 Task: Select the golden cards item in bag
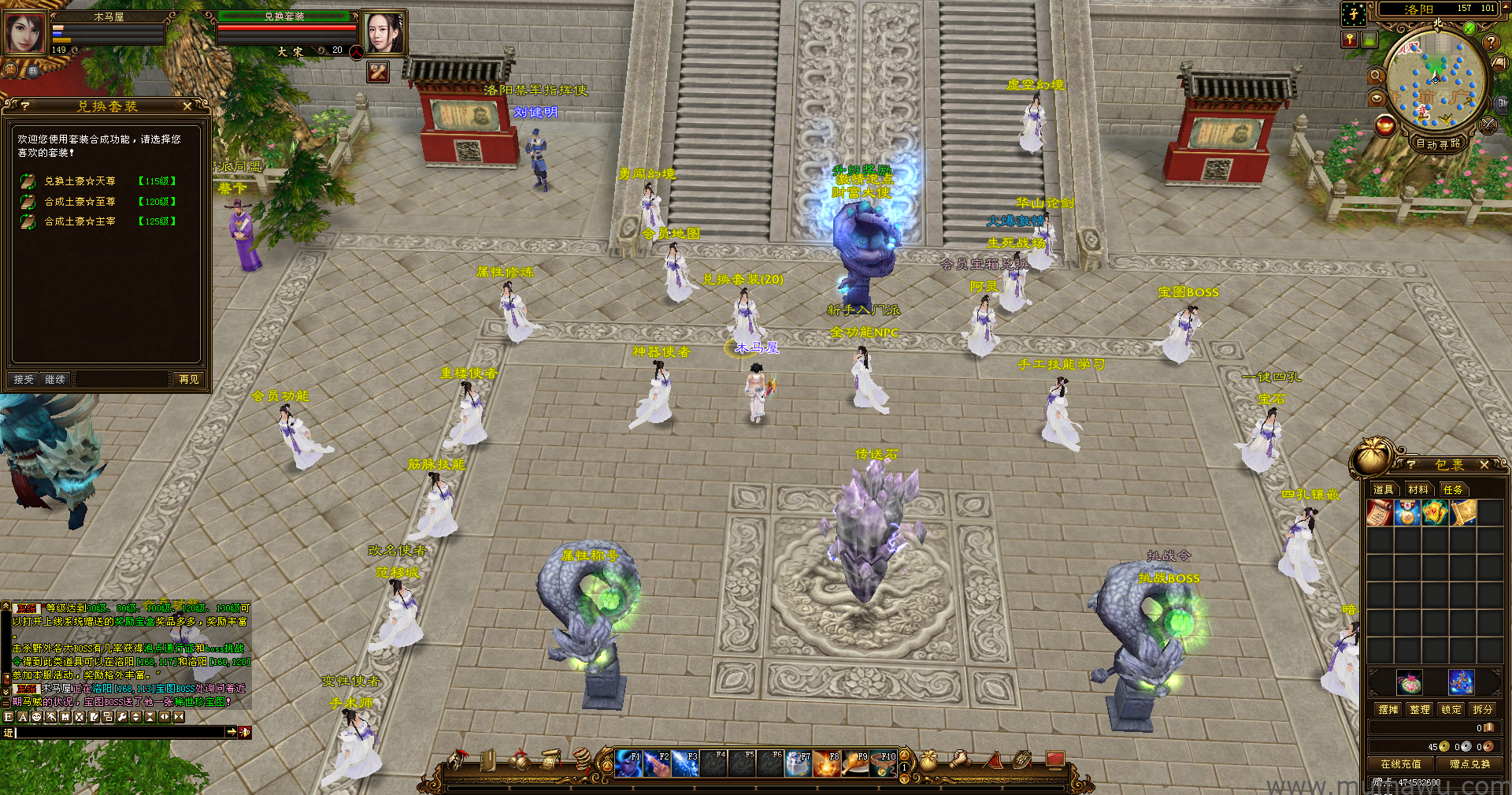(1435, 513)
